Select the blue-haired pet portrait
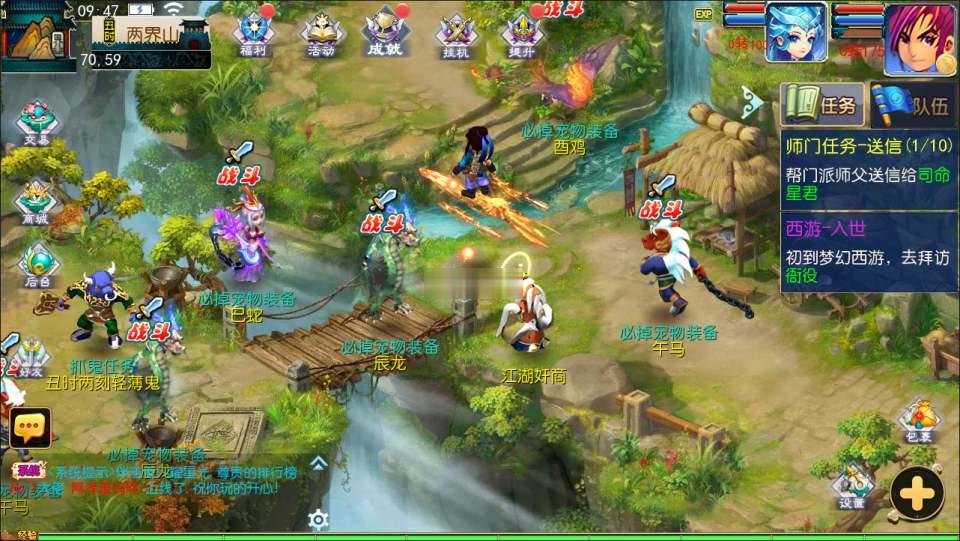Viewport: 960px width, 541px height. click(796, 31)
